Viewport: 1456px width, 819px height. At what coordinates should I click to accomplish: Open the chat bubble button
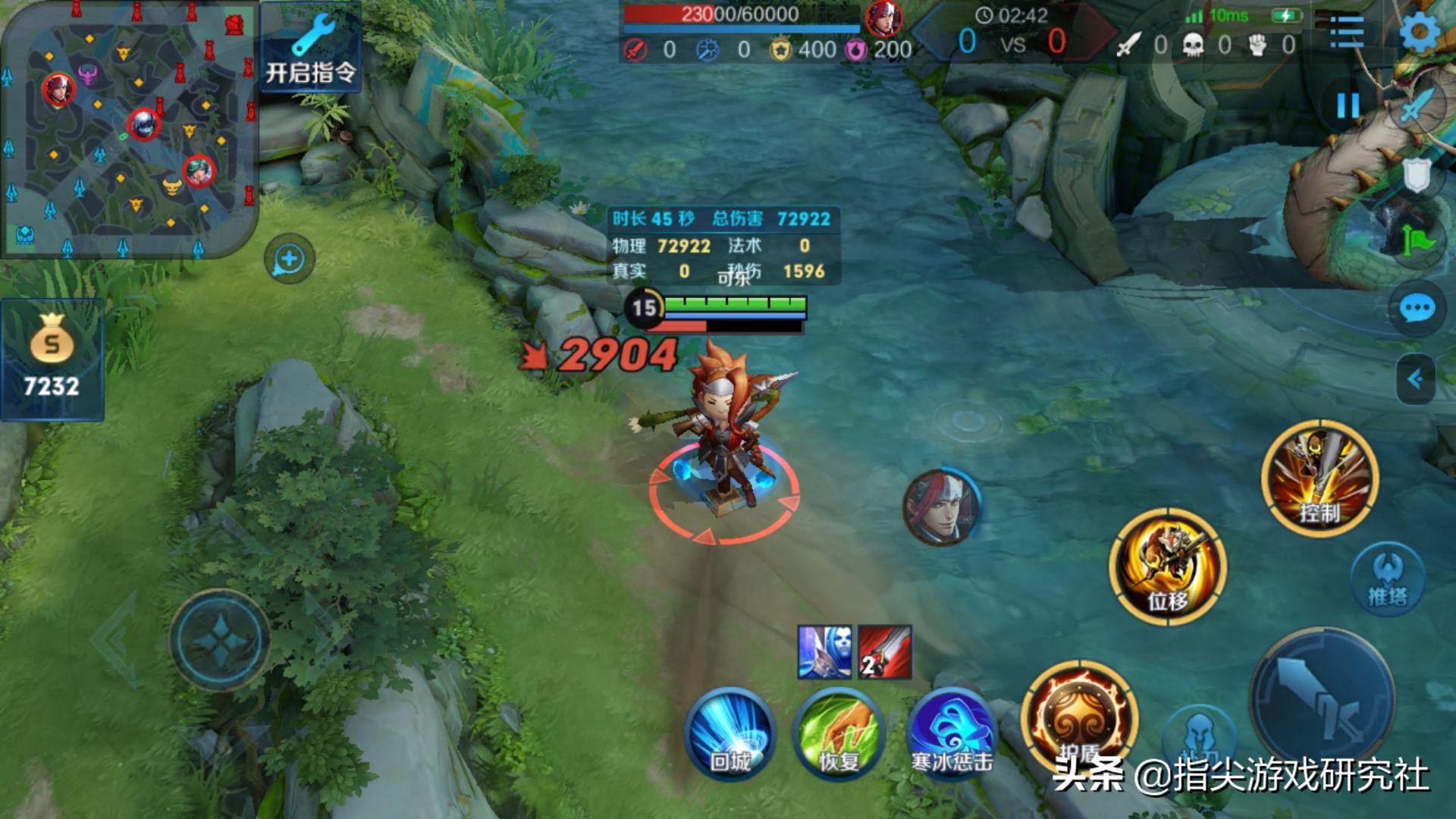(1417, 309)
